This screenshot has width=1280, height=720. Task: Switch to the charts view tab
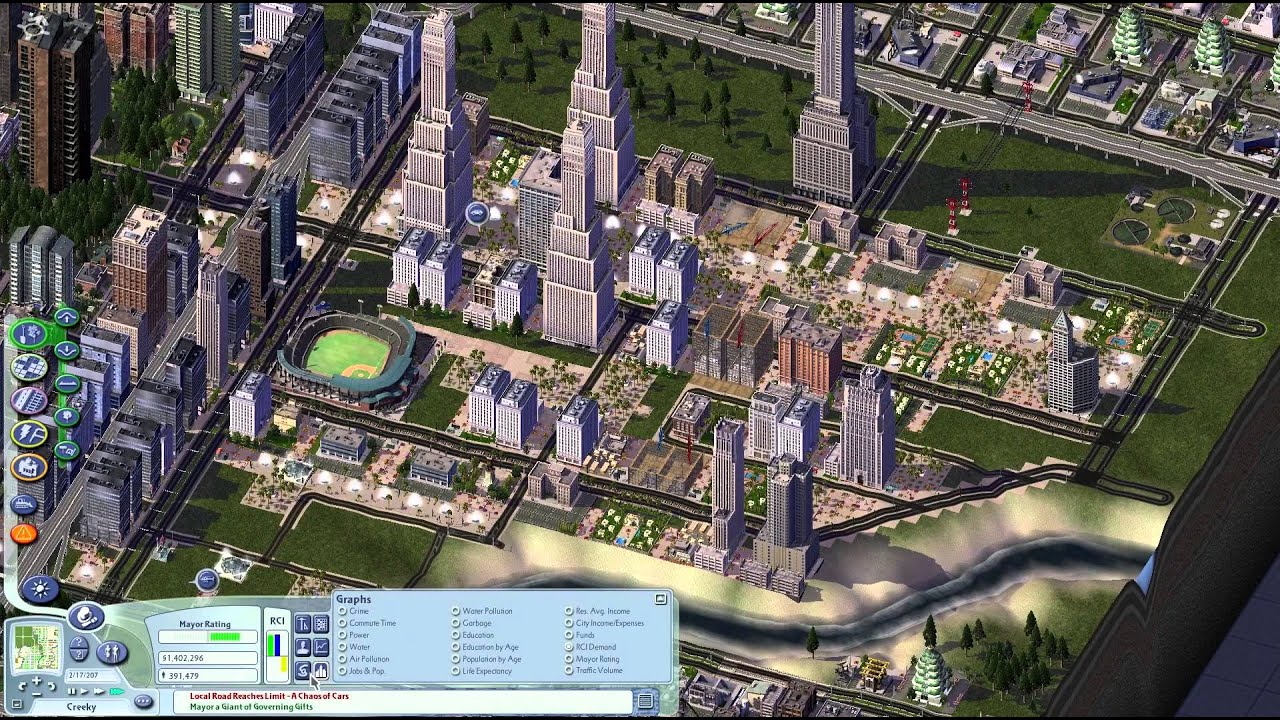[321, 669]
